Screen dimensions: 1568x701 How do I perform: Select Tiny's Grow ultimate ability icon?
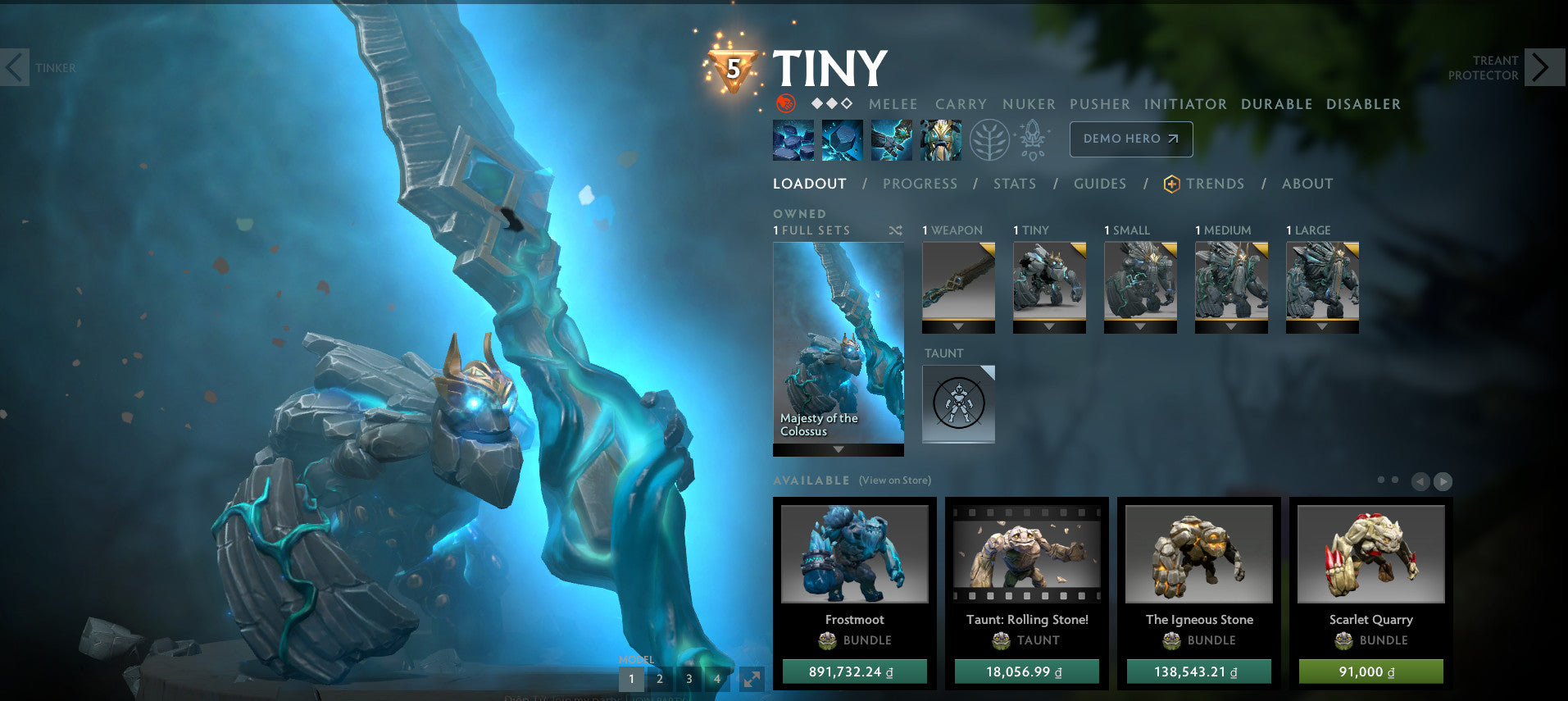(939, 139)
